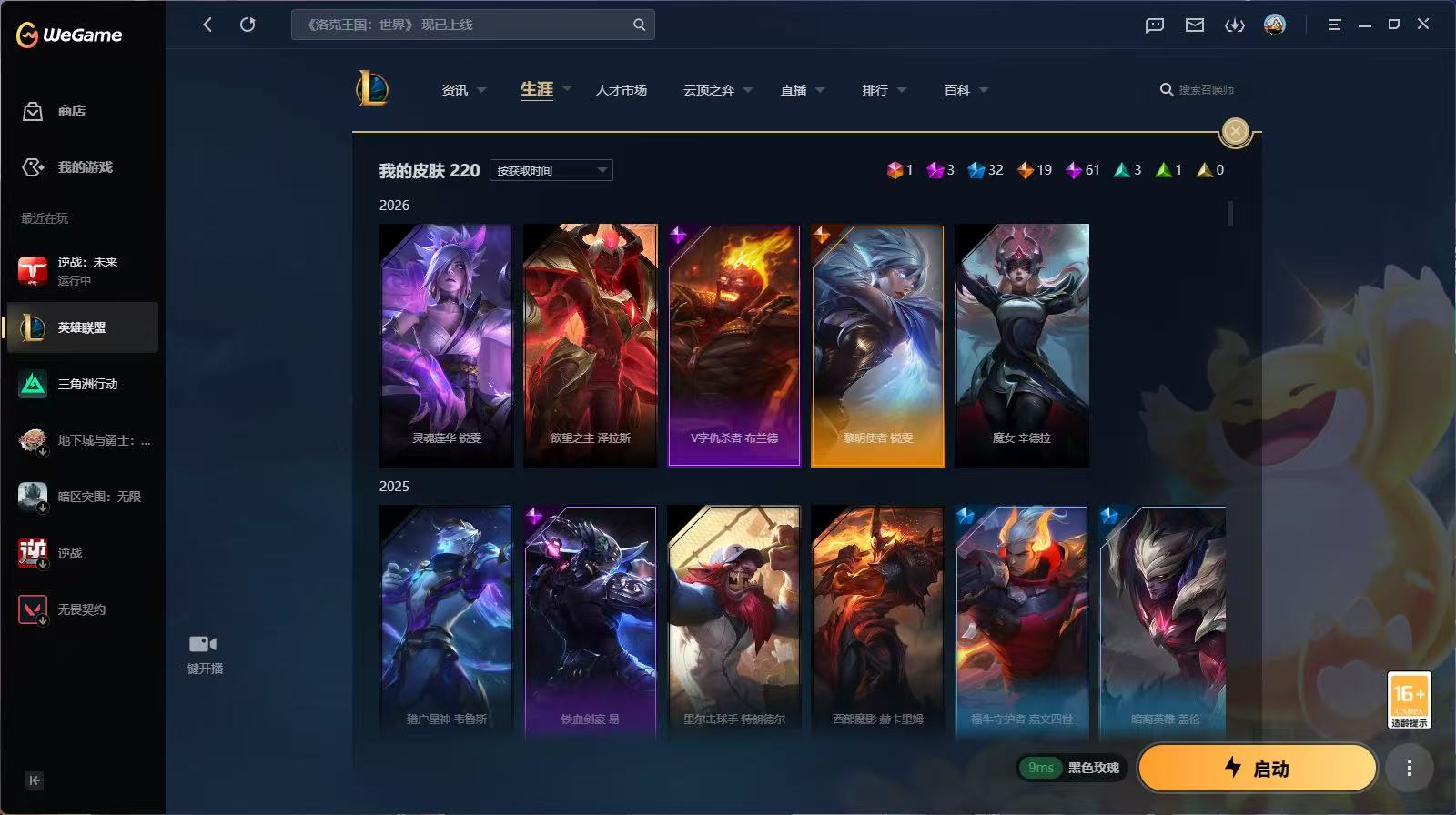Go back with the launcher back arrow
The height and width of the screenshot is (815, 1456).
pyautogui.click(x=207, y=25)
